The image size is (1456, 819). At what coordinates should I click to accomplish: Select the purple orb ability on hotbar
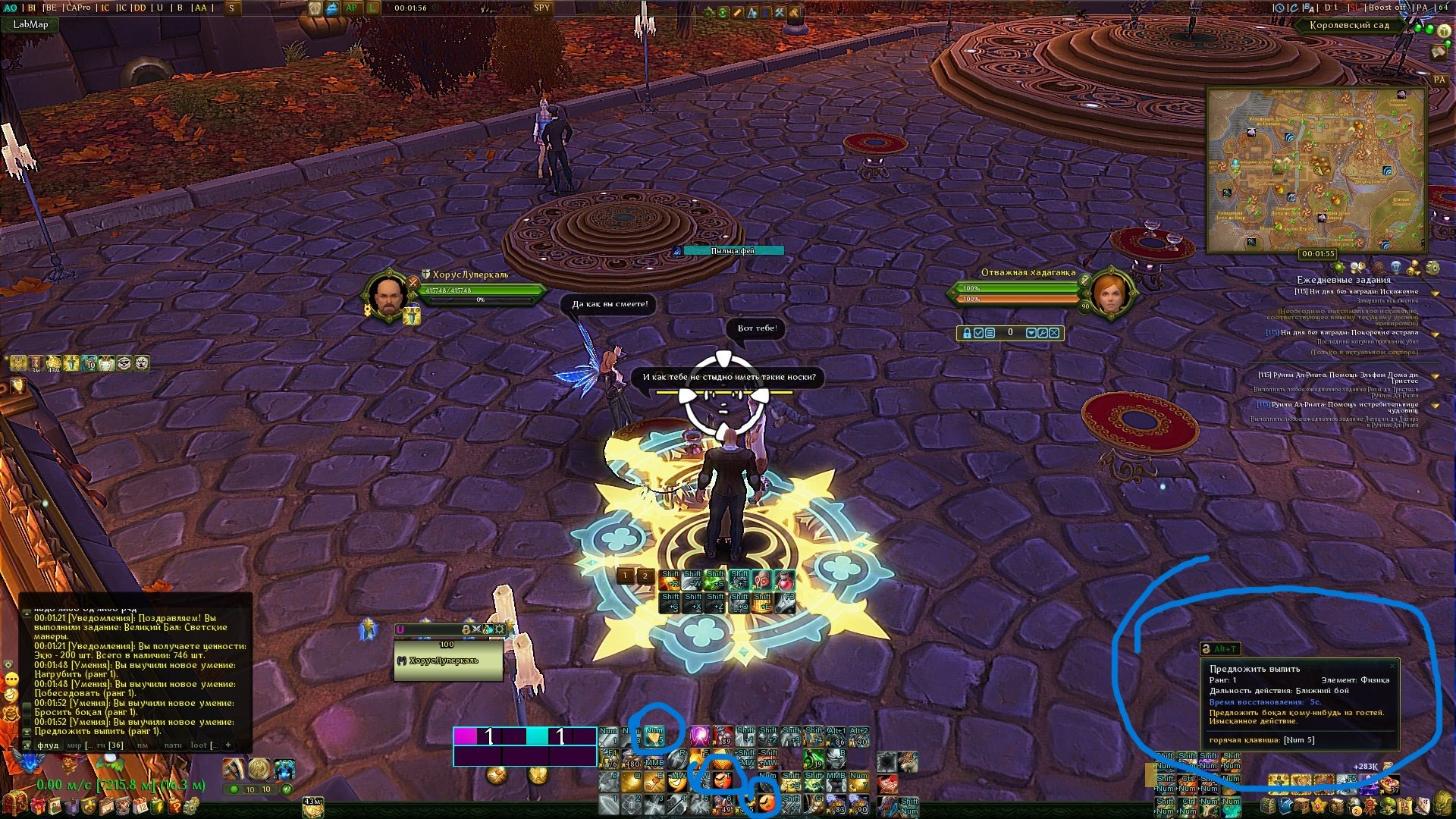(698, 736)
